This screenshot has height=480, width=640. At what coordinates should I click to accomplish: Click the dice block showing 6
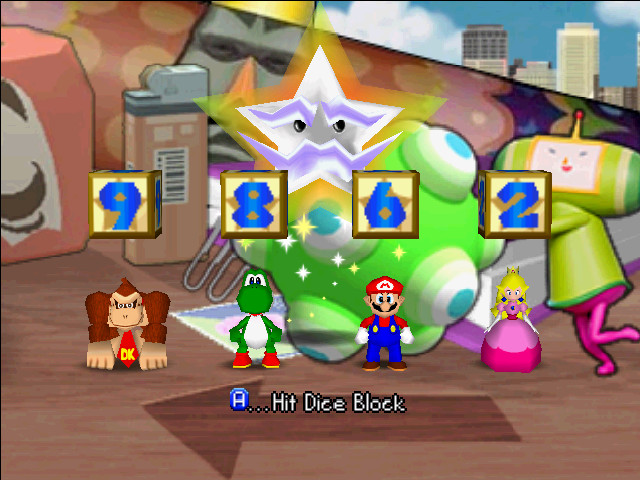(x=386, y=203)
